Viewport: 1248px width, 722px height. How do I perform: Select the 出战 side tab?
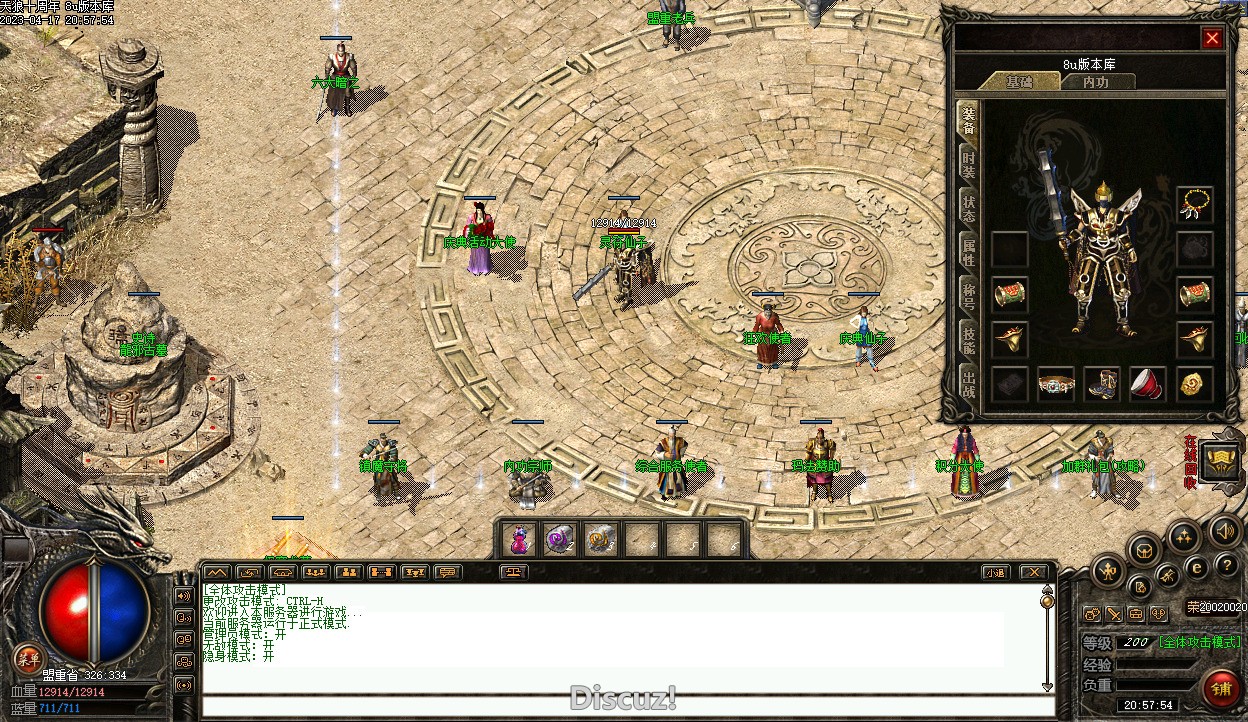click(x=968, y=384)
